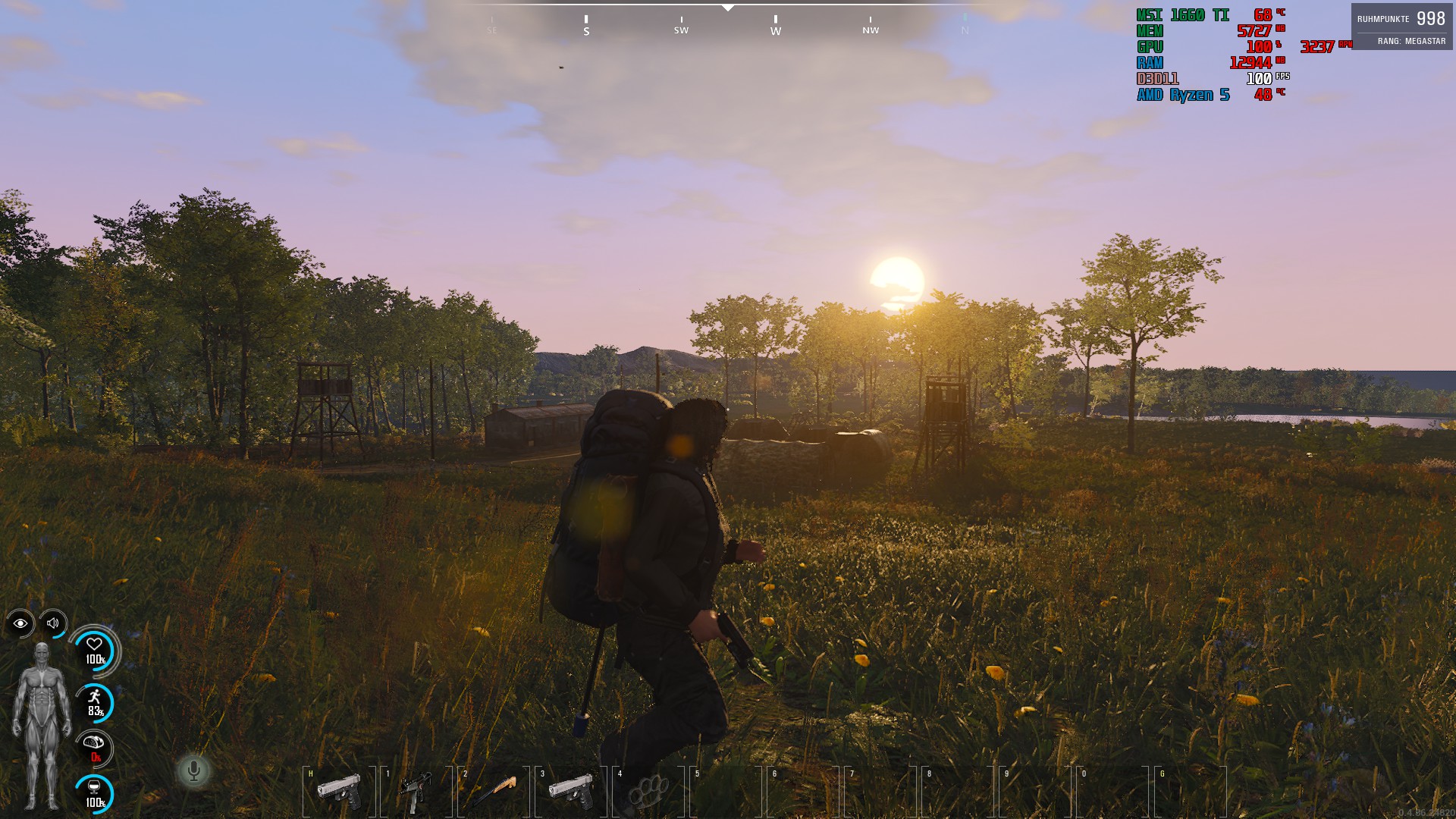Click the speaker noise indicator icon
The width and height of the screenshot is (1456, 819).
coord(53,623)
